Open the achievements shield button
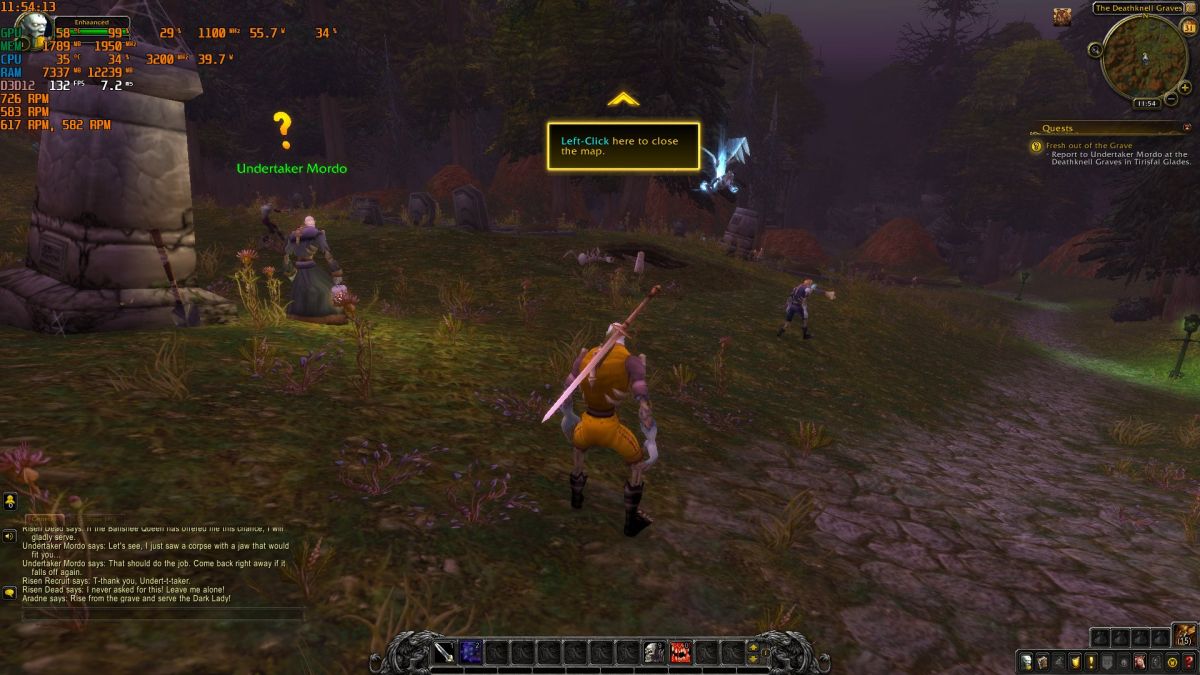This screenshot has height=675, width=1200. [1075, 661]
